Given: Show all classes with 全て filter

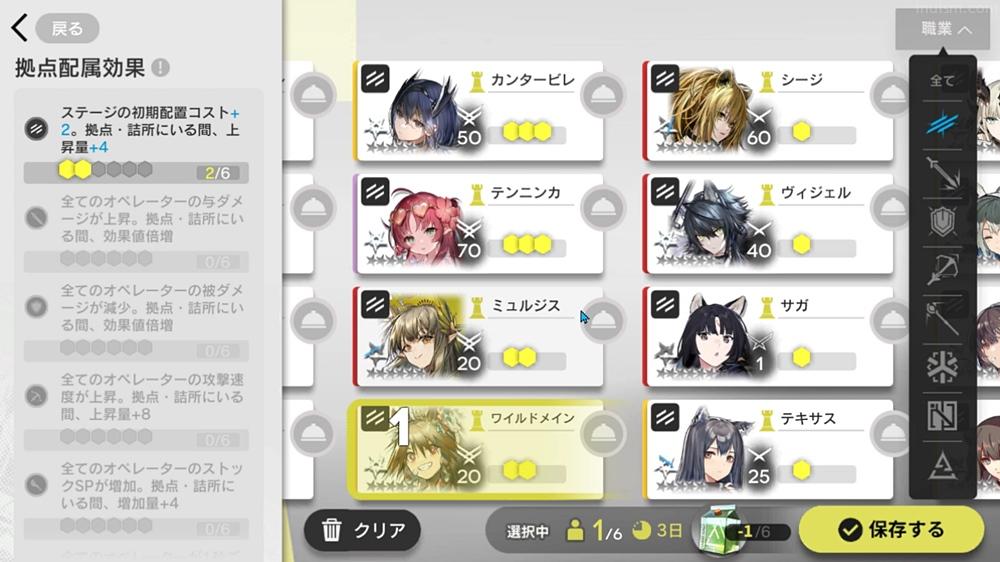Looking at the screenshot, I should click(x=942, y=81).
